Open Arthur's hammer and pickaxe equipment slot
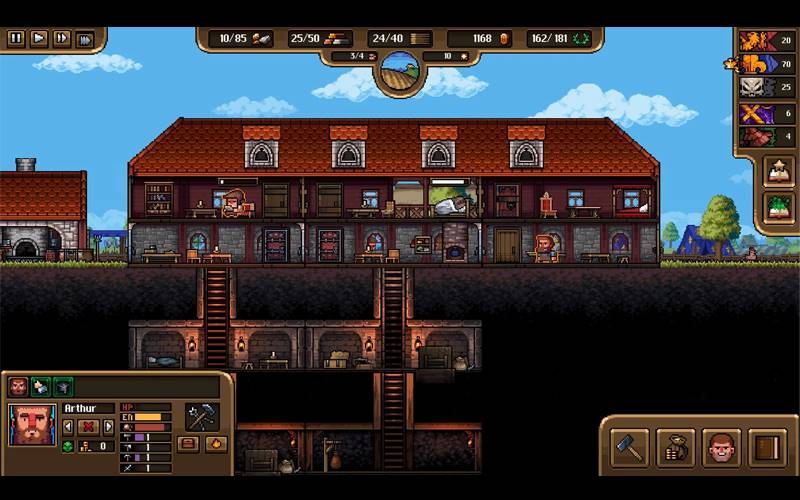This screenshot has width=800, height=500. pyautogui.click(x=201, y=417)
